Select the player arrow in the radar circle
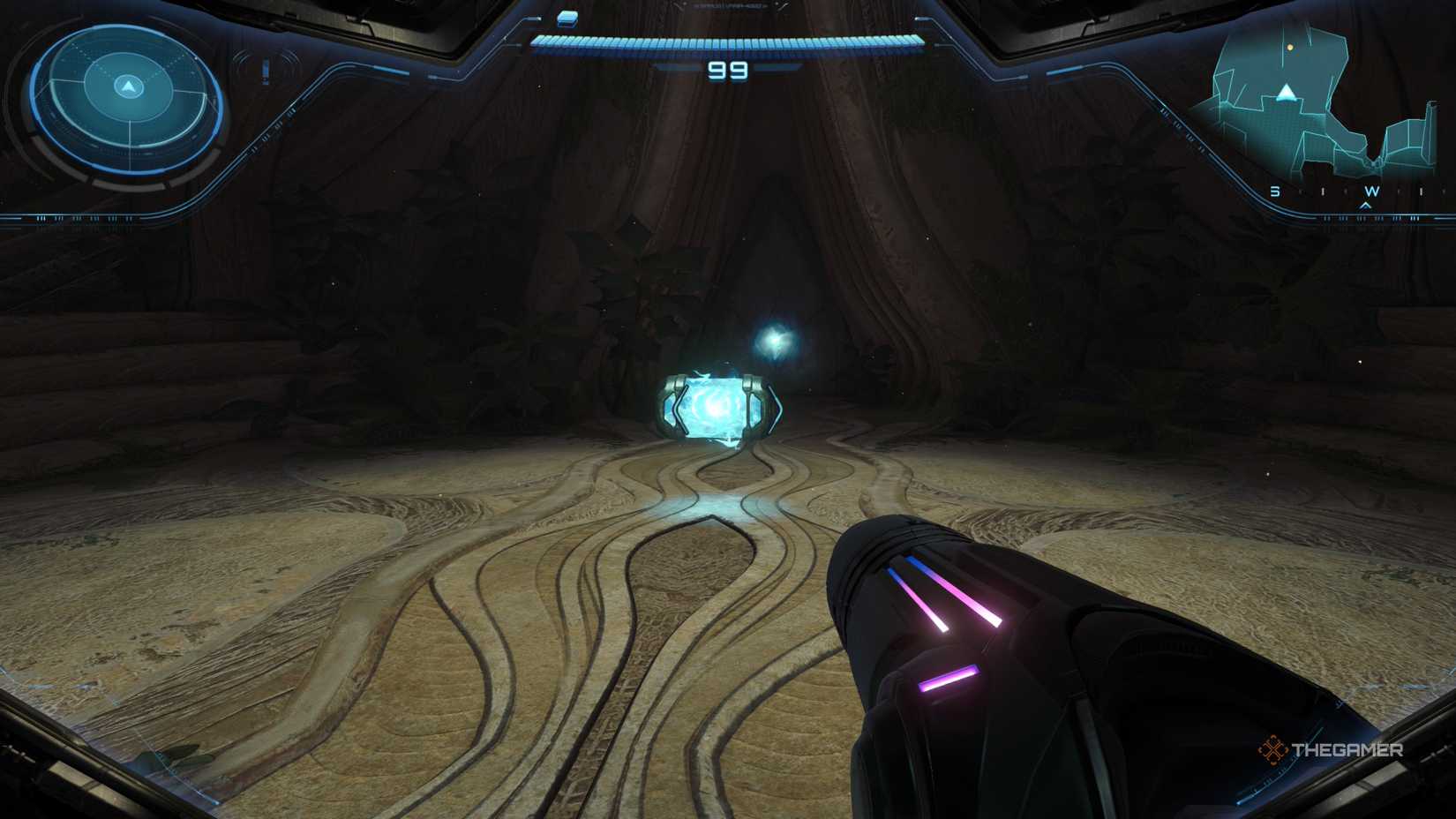The width and height of the screenshot is (1456, 819). click(127, 86)
